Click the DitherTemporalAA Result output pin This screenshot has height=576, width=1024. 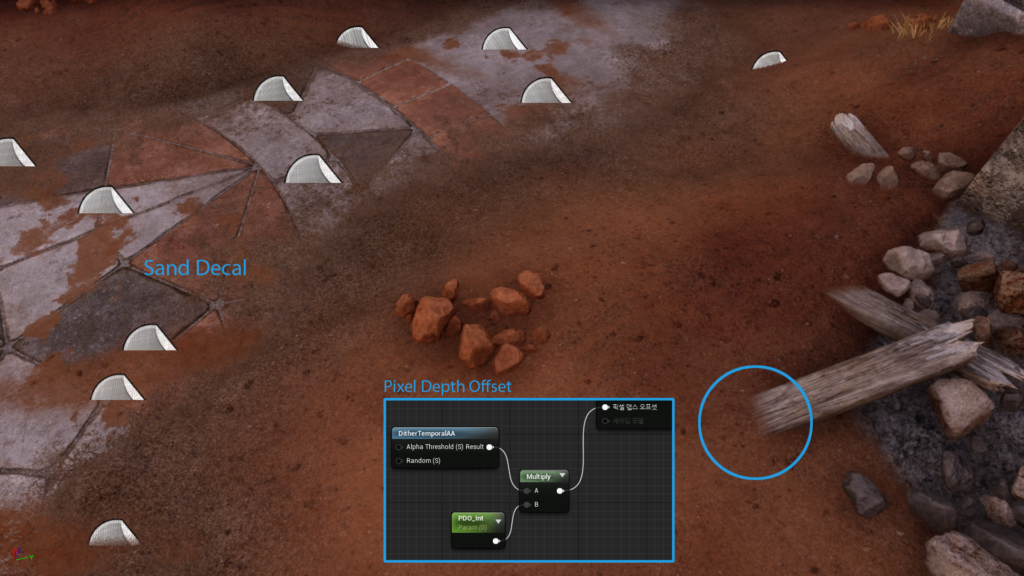point(489,447)
